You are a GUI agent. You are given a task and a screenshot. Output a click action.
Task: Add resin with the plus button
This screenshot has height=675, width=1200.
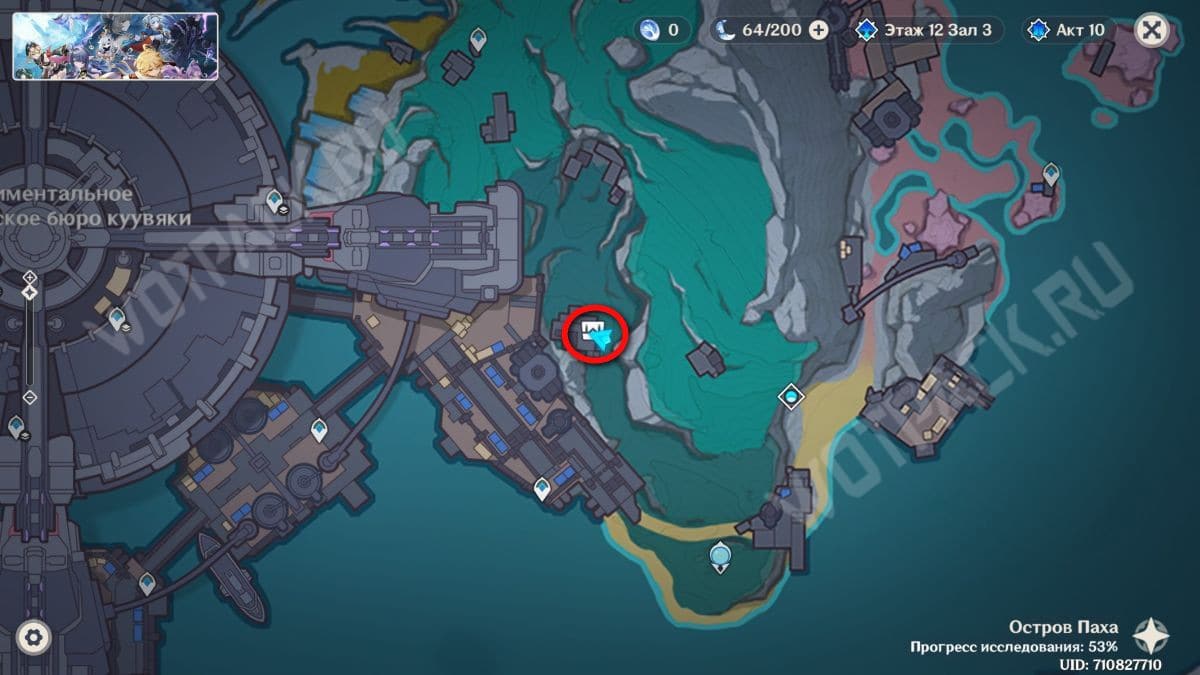point(818,30)
